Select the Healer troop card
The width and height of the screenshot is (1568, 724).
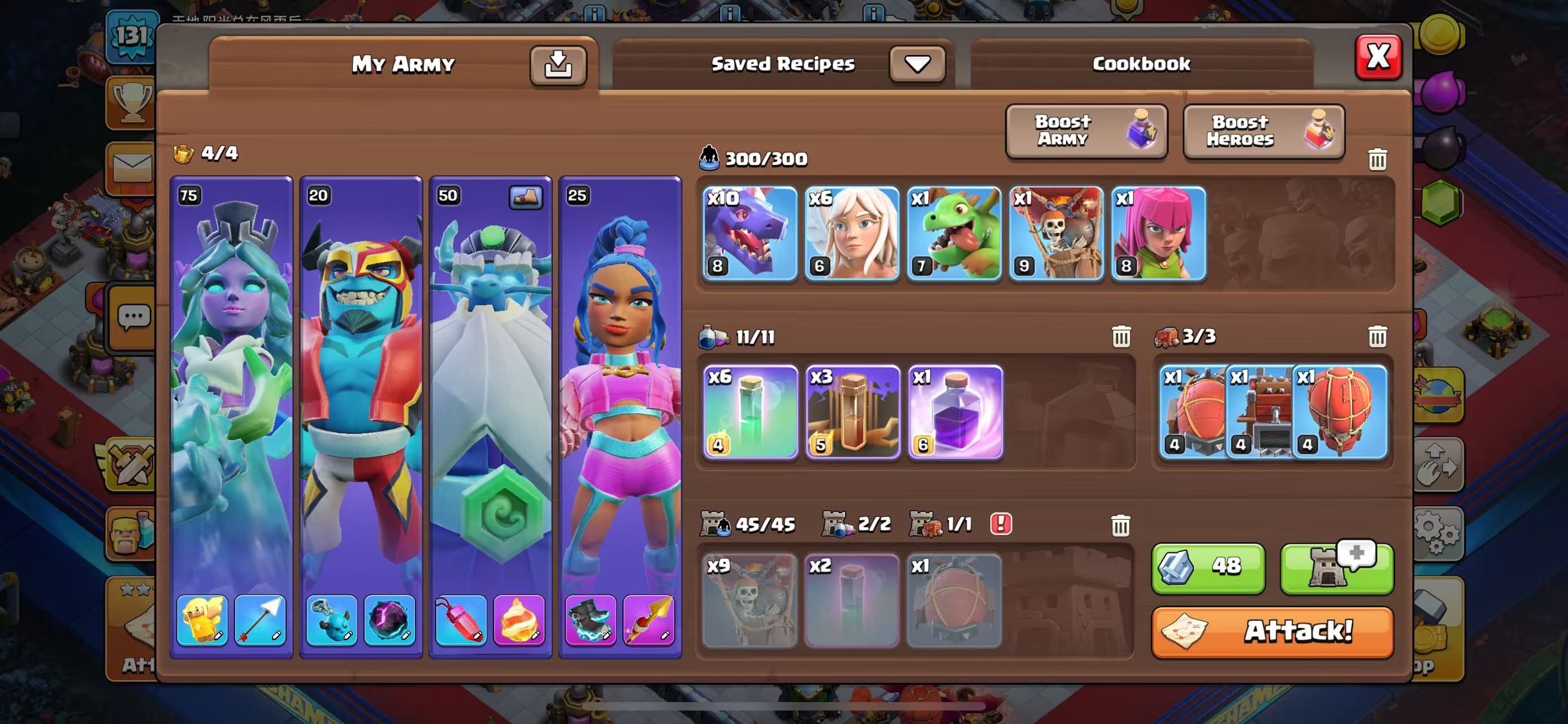[852, 233]
